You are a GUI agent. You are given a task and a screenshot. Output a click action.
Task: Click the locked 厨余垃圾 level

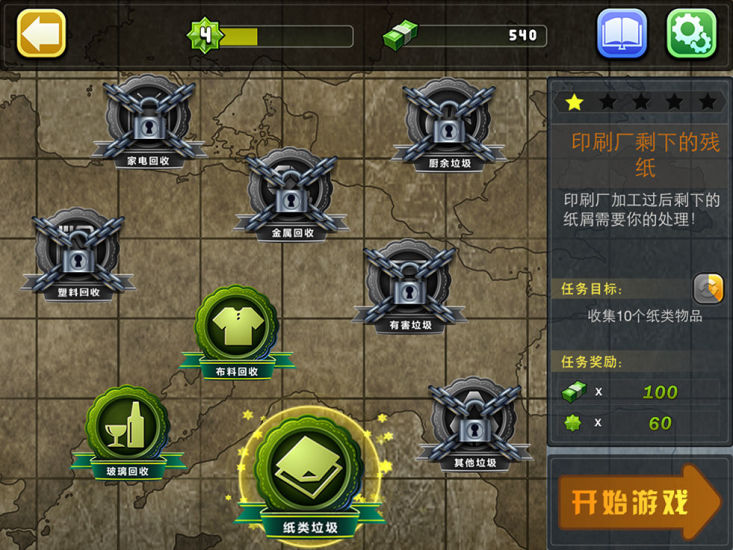click(x=449, y=124)
